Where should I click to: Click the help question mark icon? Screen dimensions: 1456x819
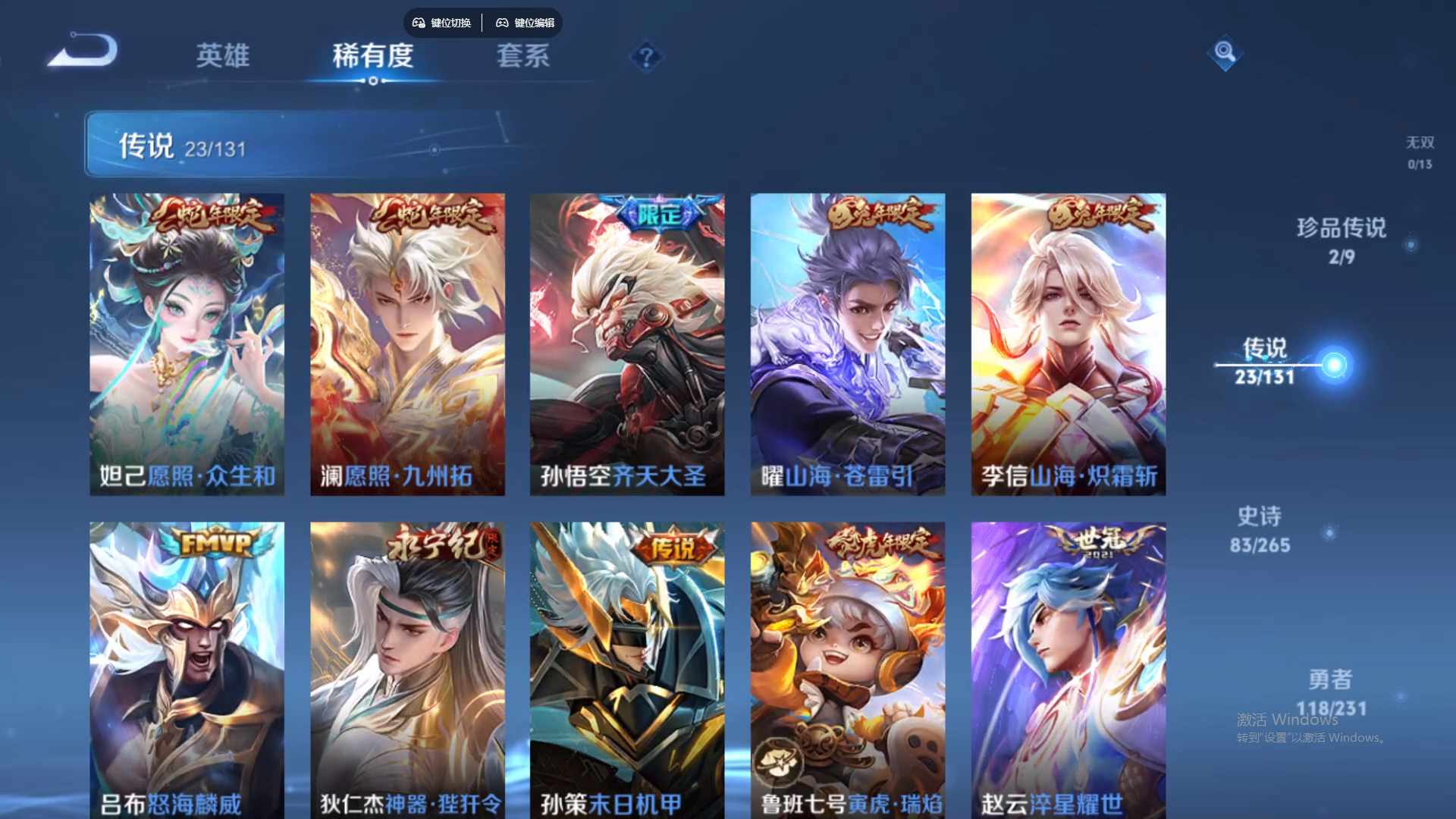point(645,57)
